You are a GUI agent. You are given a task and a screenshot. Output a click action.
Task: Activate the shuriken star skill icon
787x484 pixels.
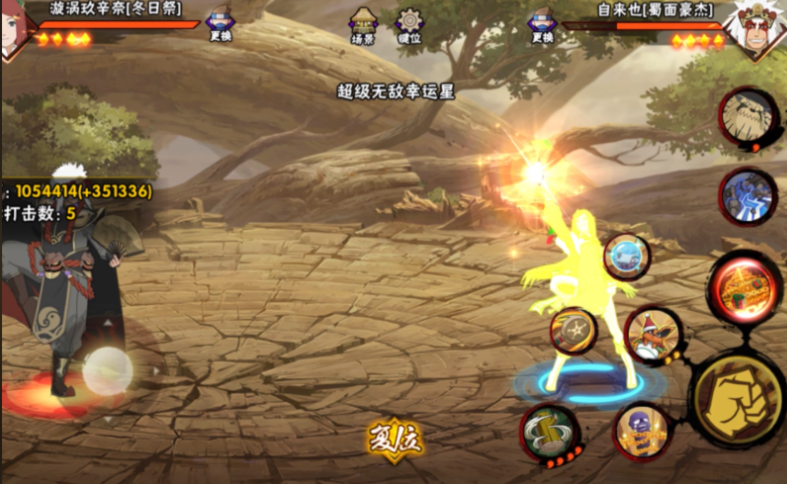tap(574, 331)
